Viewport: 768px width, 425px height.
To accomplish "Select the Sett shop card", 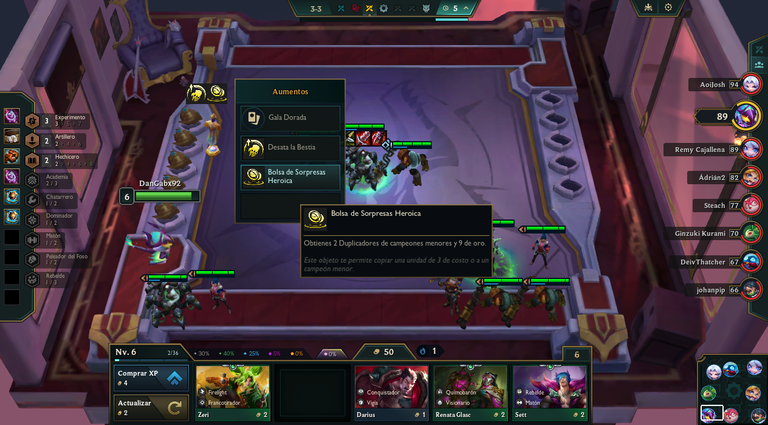I will pyautogui.click(x=549, y=392).
